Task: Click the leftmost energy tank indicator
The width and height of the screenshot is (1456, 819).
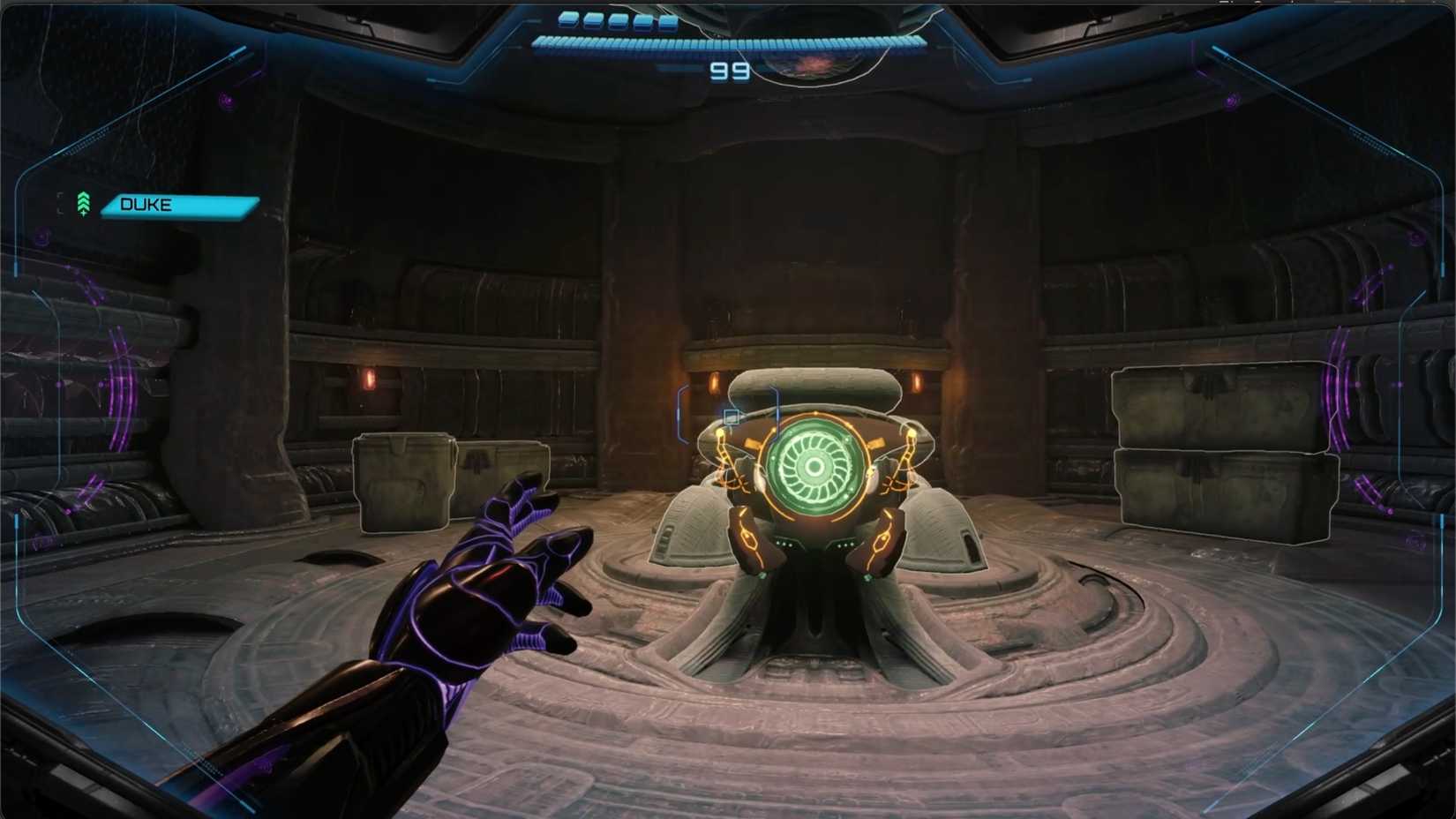Action: pyautogui.click(x=567, y=19)
